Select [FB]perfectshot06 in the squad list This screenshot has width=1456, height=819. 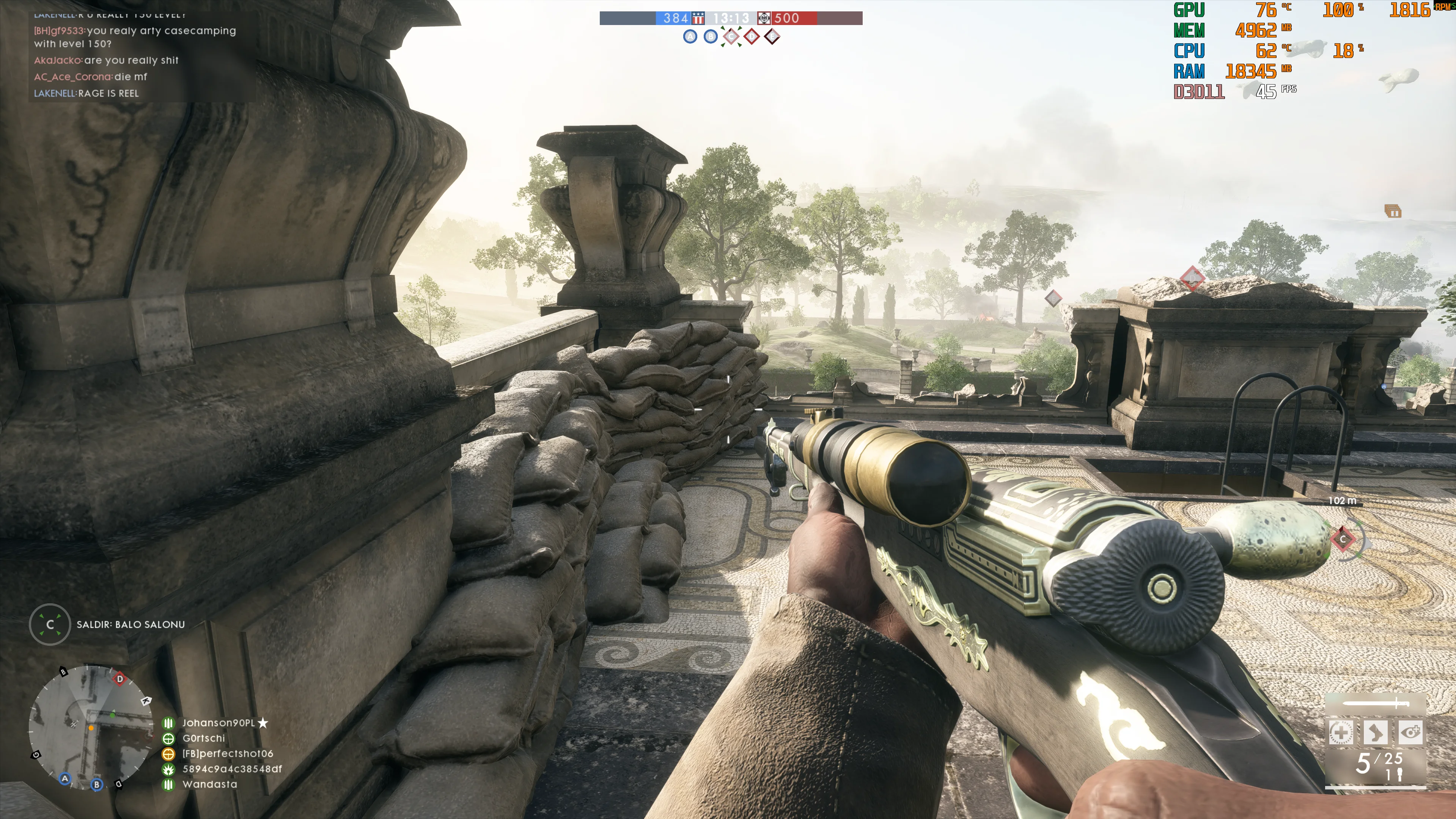pos(227,753)
